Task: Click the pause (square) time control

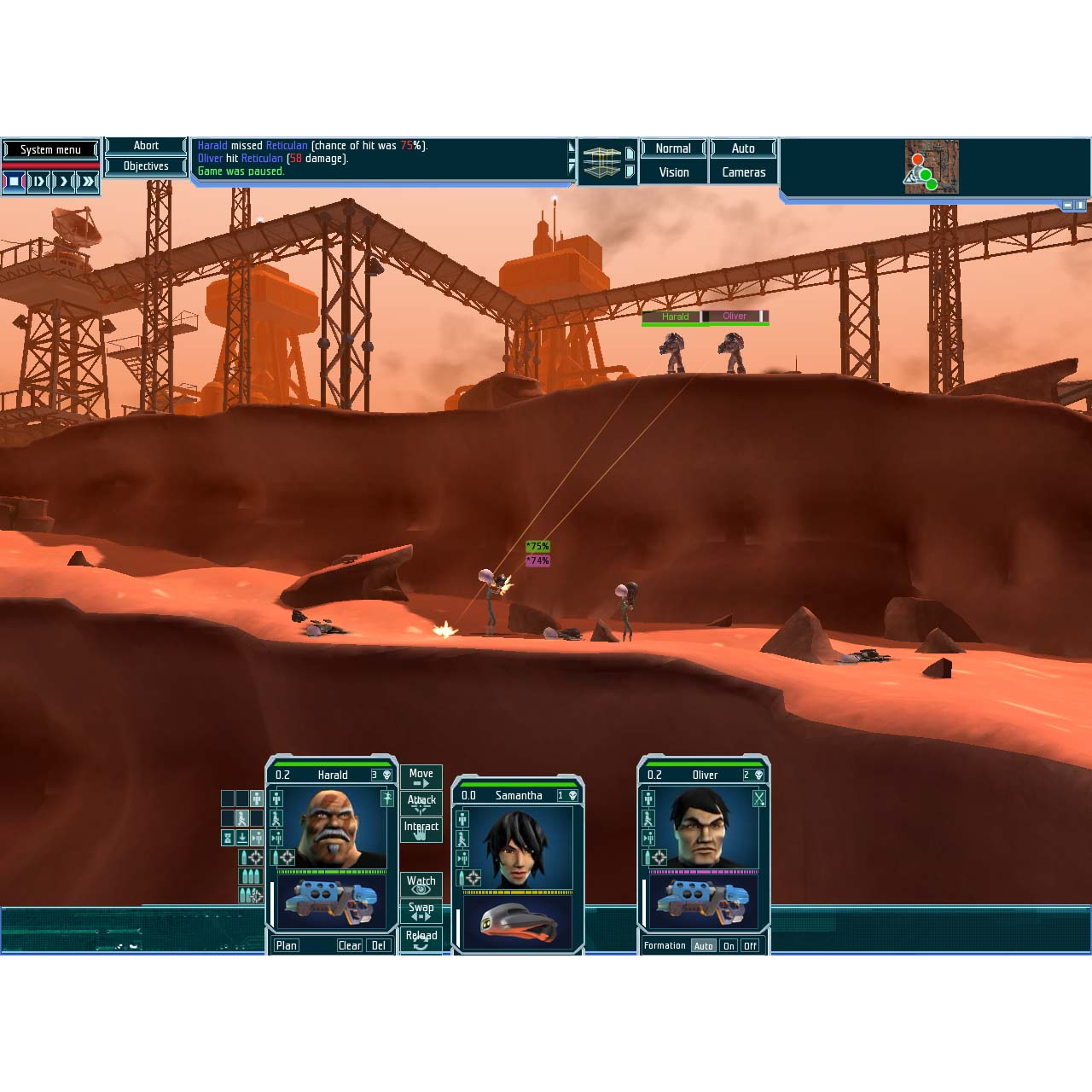Action: click(x=15, y=181)
